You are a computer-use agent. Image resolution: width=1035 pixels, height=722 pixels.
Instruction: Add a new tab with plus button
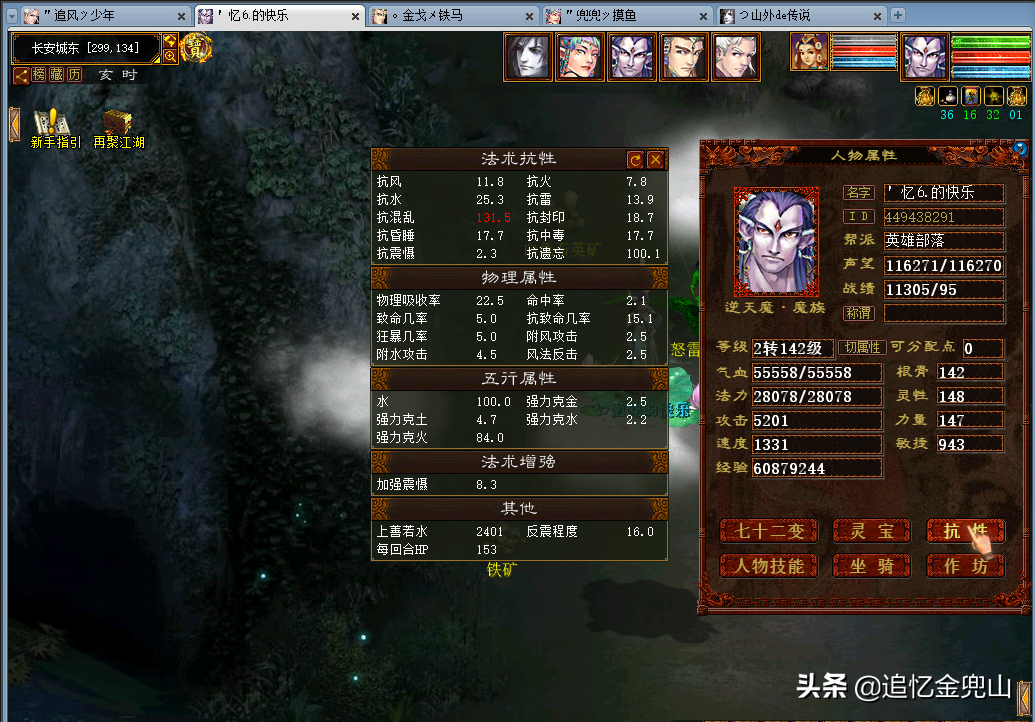[897, 15]
